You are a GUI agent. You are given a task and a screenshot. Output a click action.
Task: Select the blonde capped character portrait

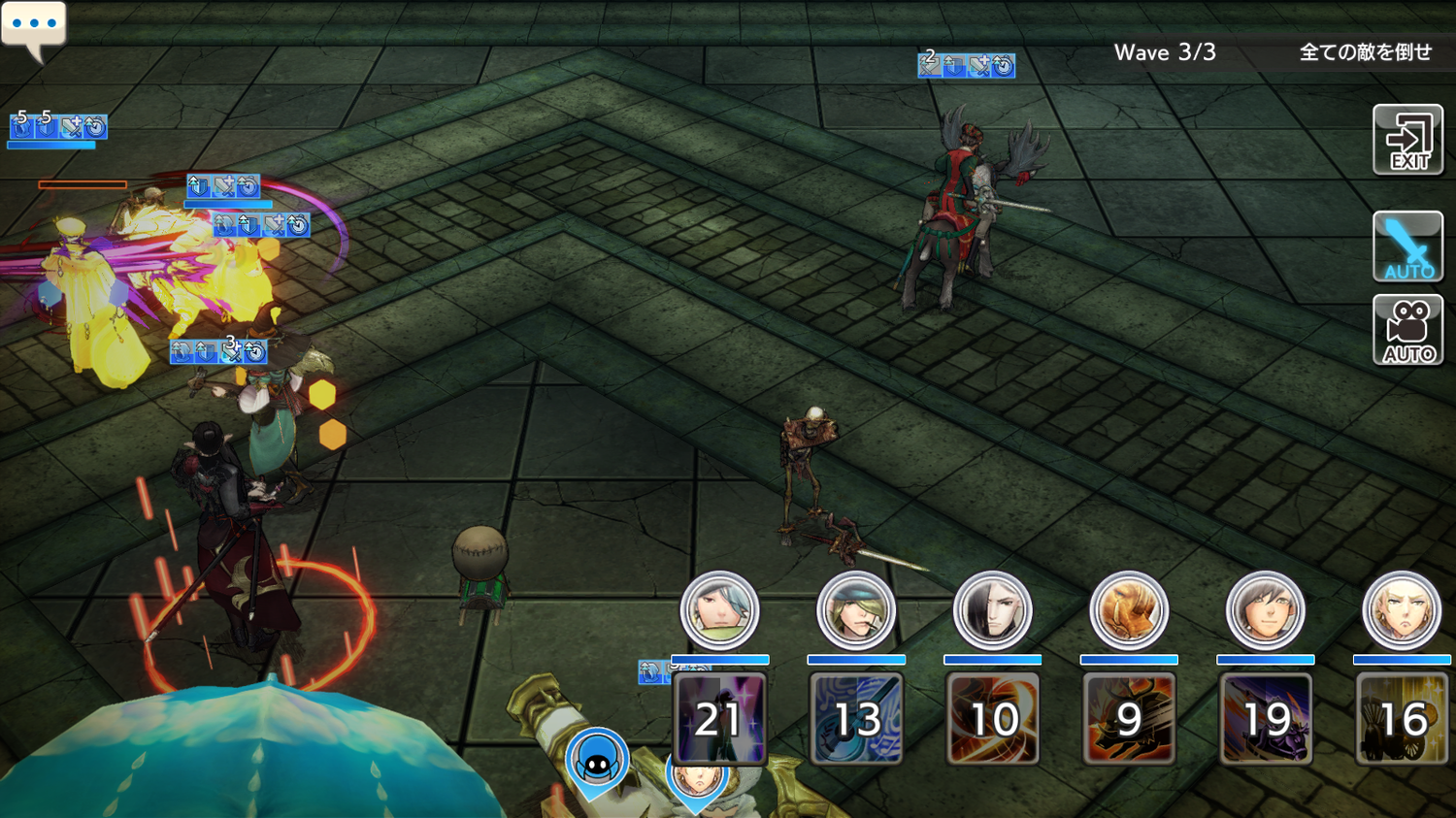pos(856,611)
